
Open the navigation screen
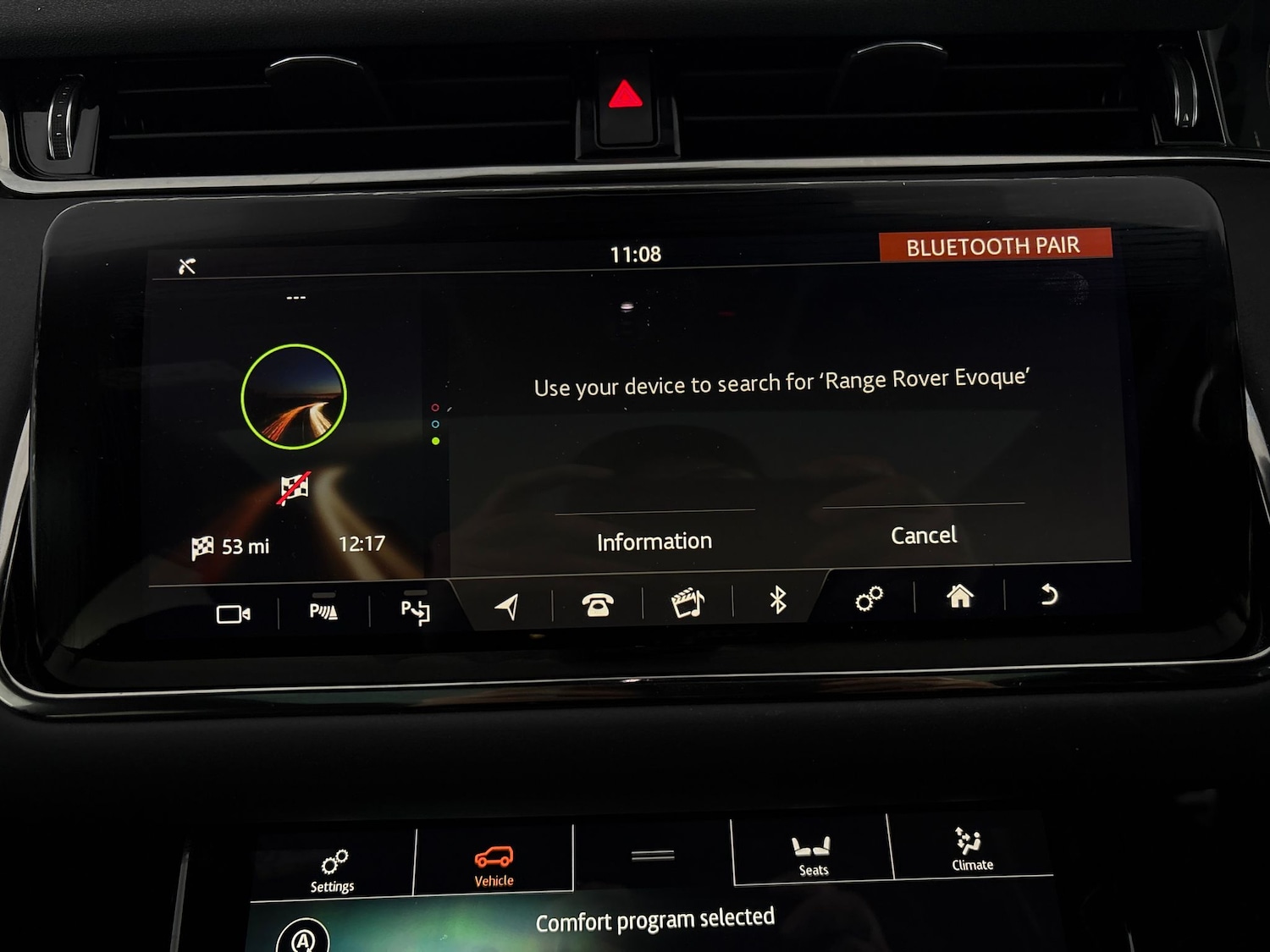point(508,605)
